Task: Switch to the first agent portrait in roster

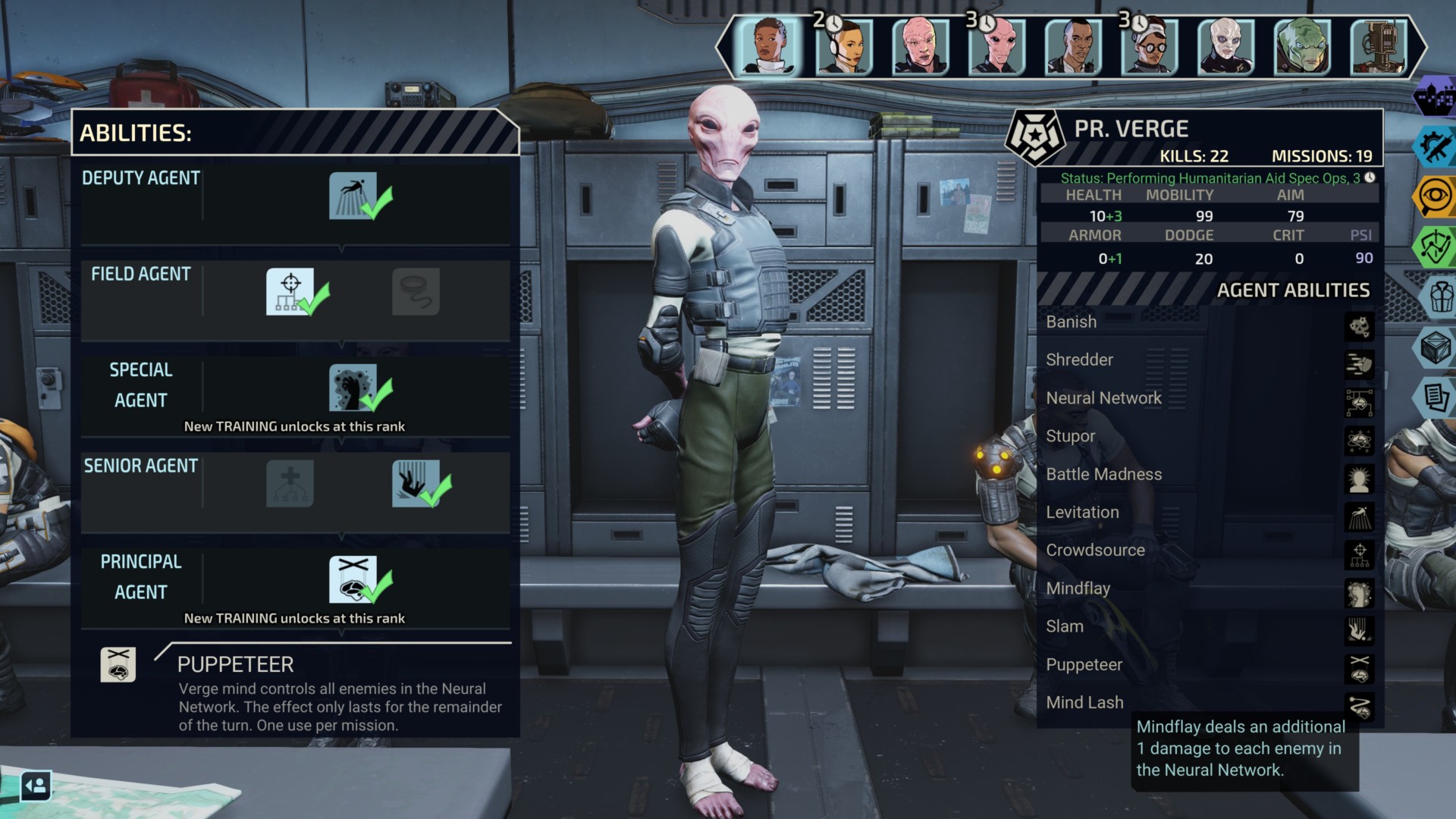Action: click(768, 46)
